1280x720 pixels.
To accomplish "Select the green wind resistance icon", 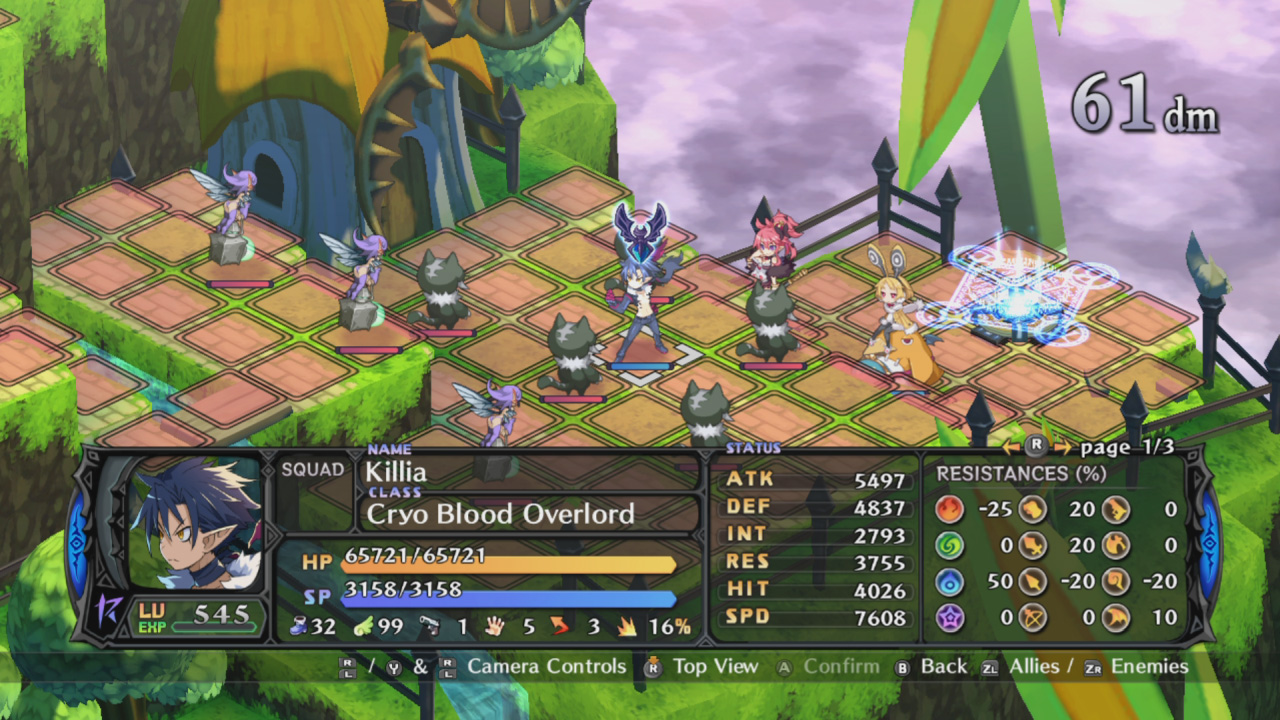I will pos(949,545).
